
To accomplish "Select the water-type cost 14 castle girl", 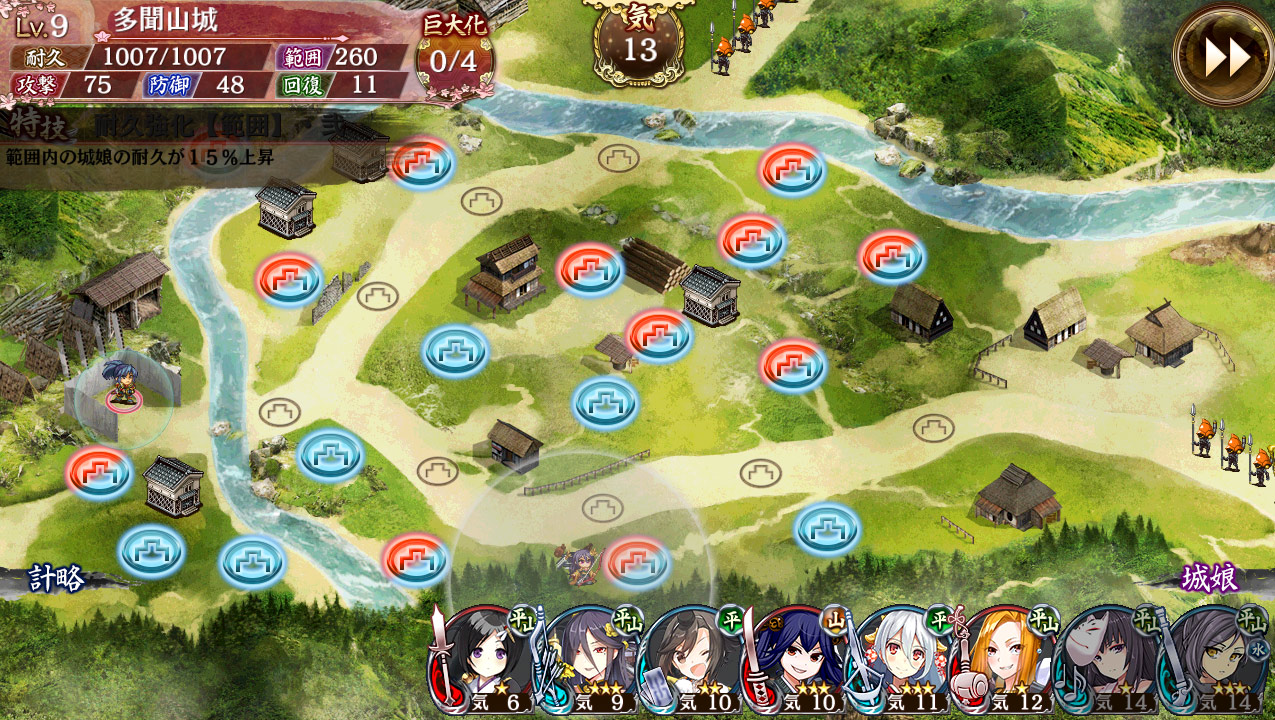I will pyautogui.click(x=1212, y=660).
